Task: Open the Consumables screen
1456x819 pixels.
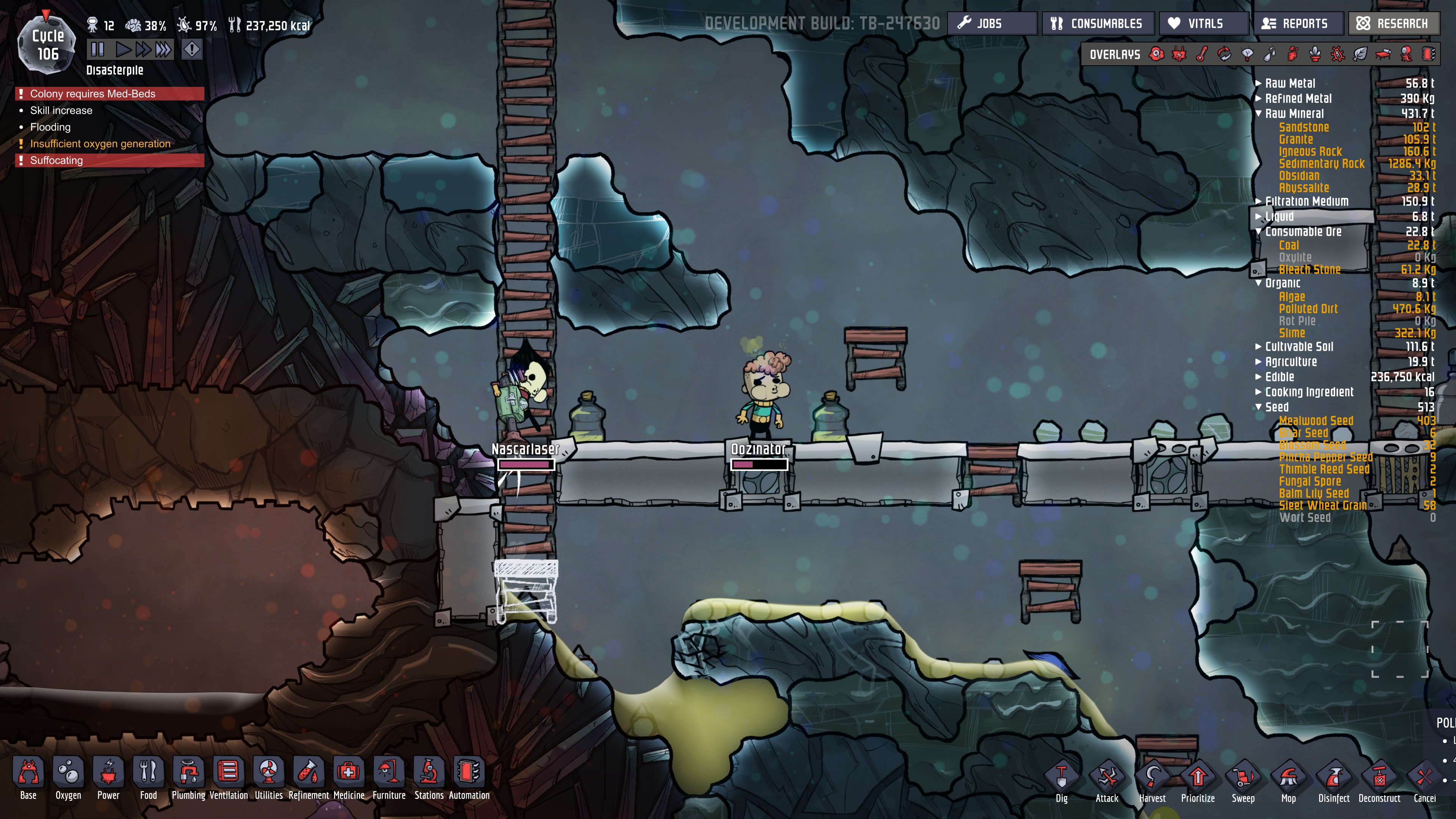Action: [1097, 24]
